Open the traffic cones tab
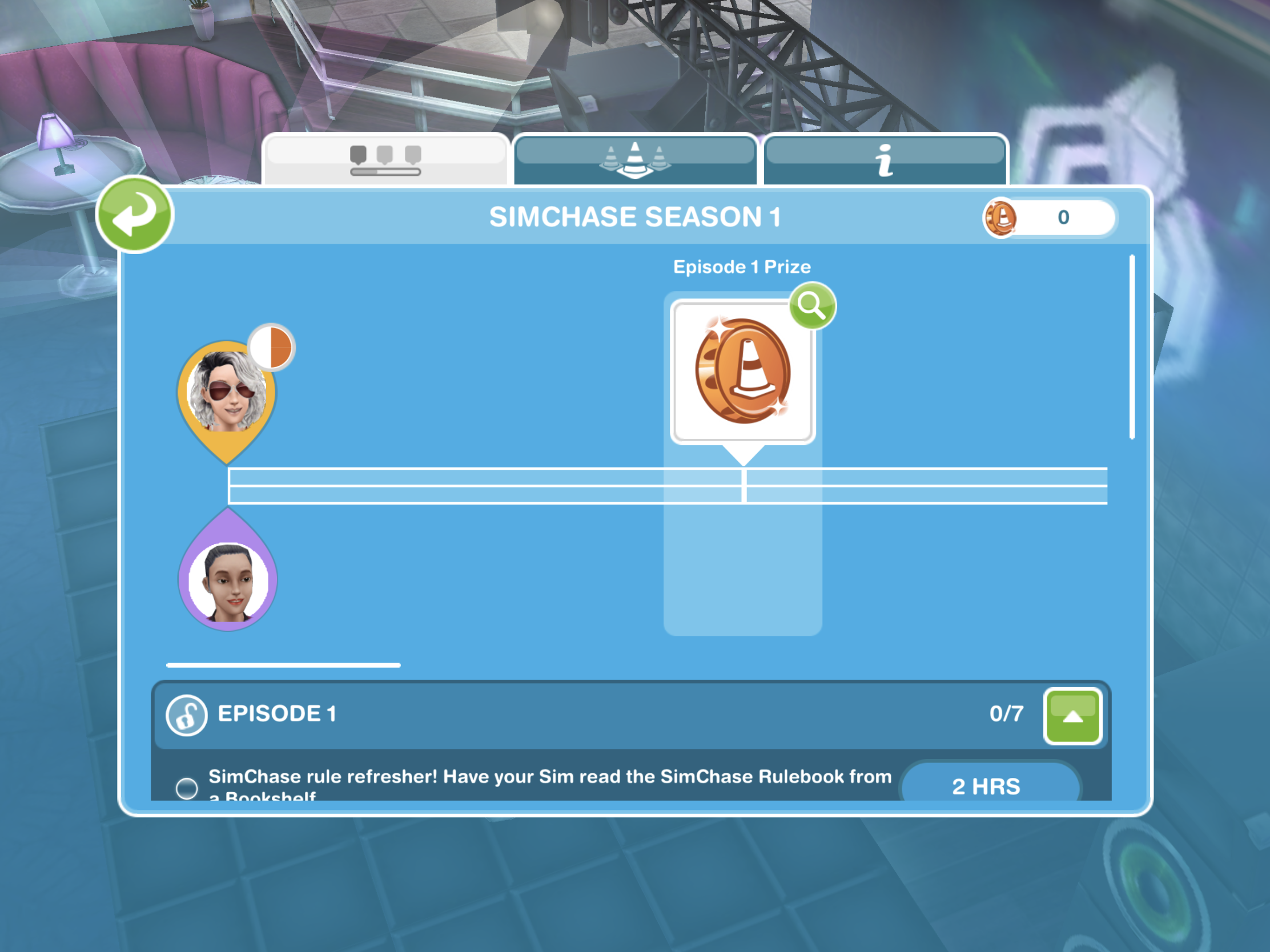 coord(634,159)
